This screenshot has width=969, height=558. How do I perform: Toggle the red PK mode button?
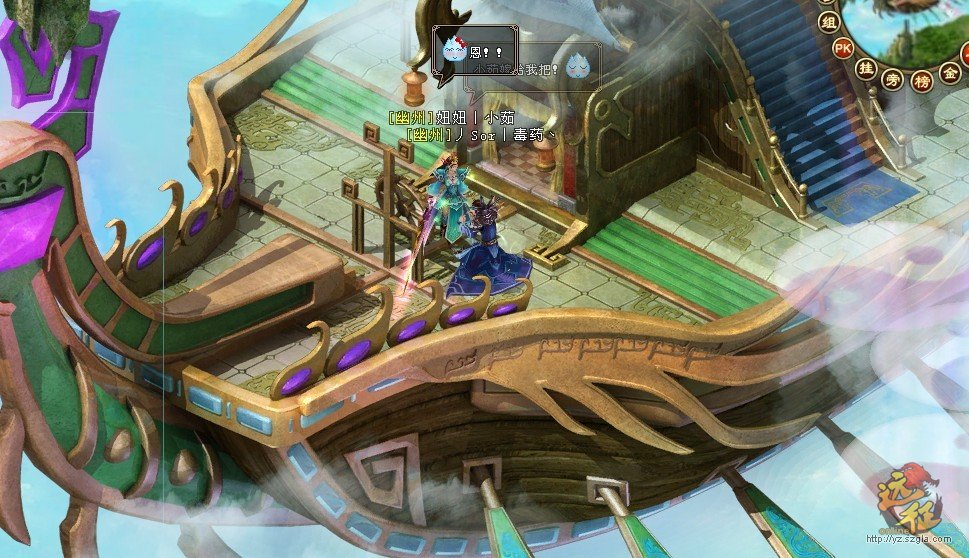843,47
